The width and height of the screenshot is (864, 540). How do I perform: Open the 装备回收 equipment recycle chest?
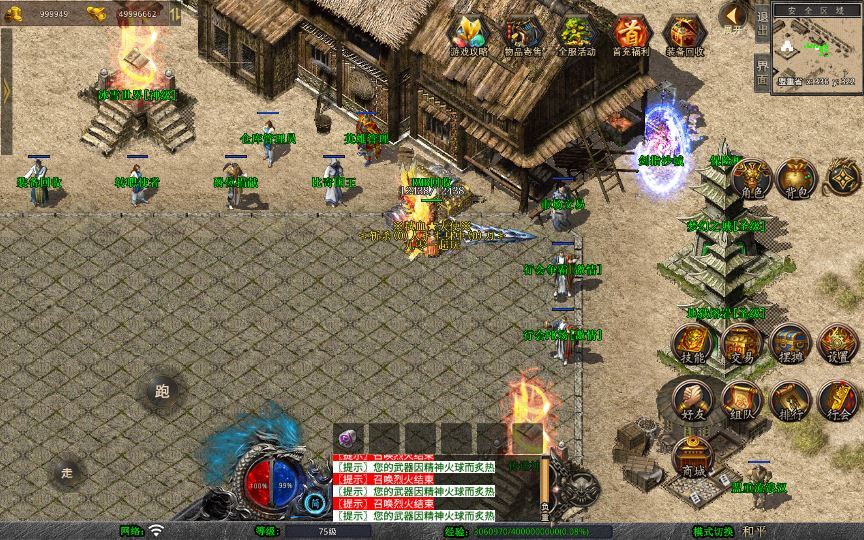pos(685,33)
